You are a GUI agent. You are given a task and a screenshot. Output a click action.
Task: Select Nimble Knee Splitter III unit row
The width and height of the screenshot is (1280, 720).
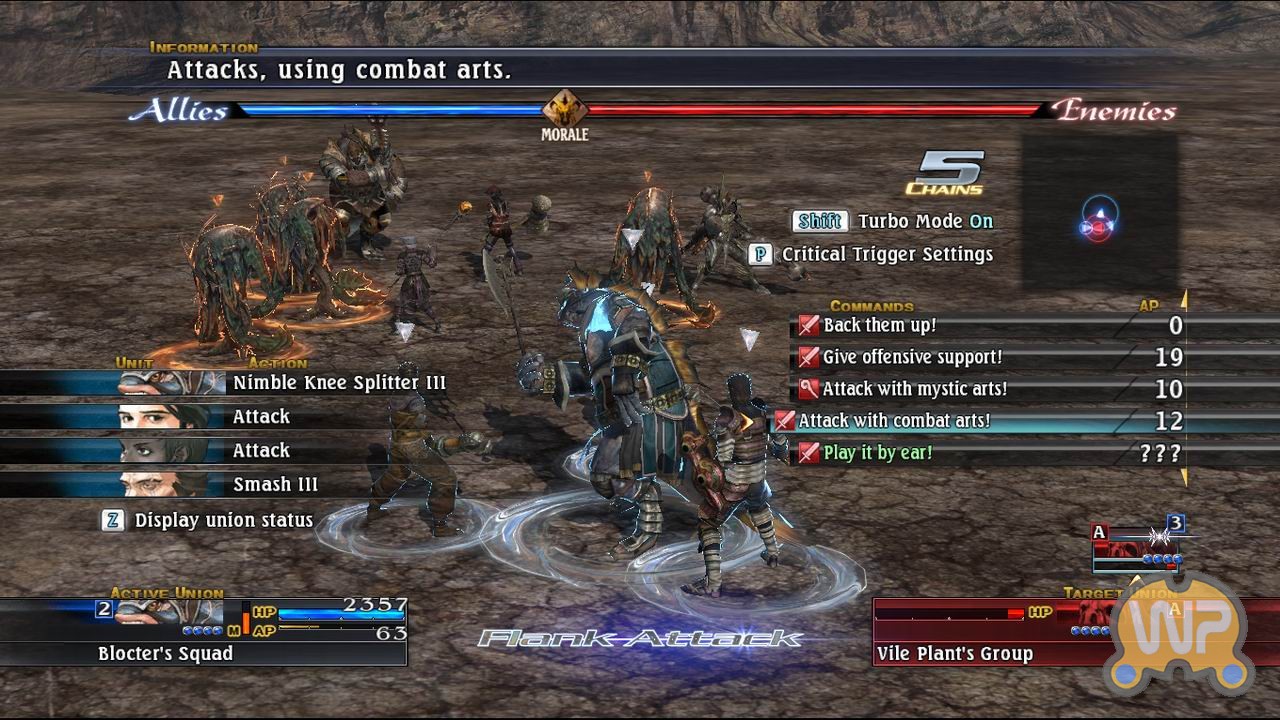[x=339, y=383]
